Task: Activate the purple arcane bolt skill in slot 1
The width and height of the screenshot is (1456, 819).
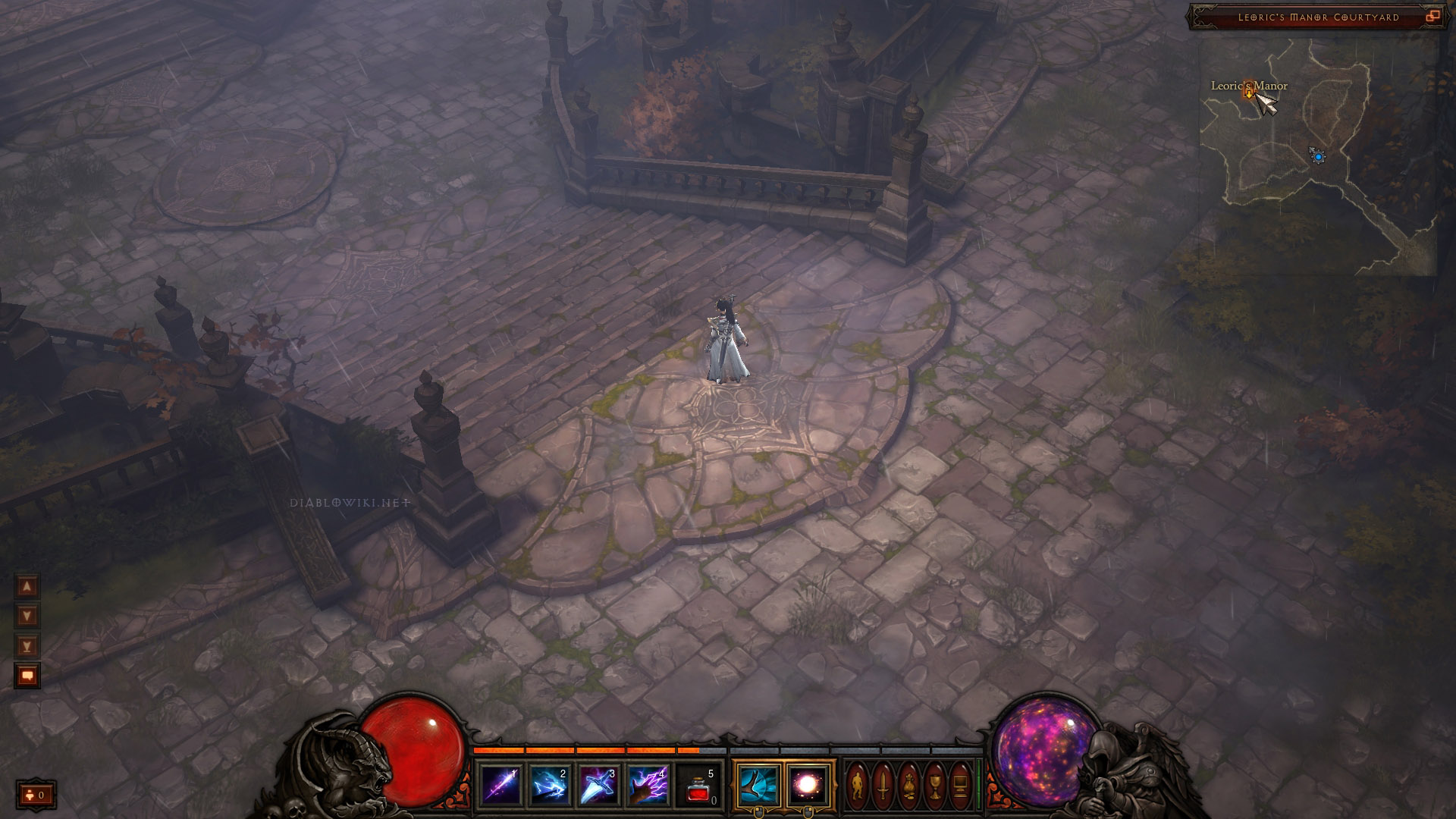Action: tap(501, 785)
